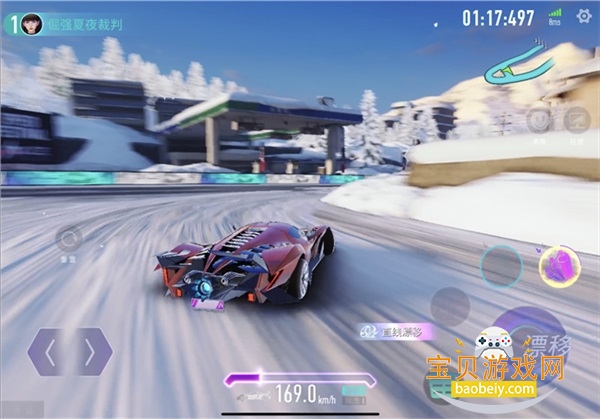The height and width of the screenshot is (419, 600).
Task: Tap the reset car button
Action: pos(68,239)
